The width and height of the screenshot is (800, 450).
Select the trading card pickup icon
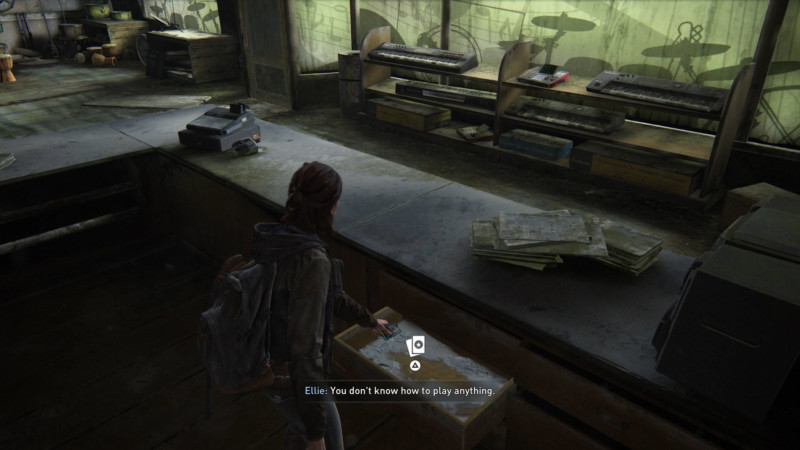click(x=416, y=345)
